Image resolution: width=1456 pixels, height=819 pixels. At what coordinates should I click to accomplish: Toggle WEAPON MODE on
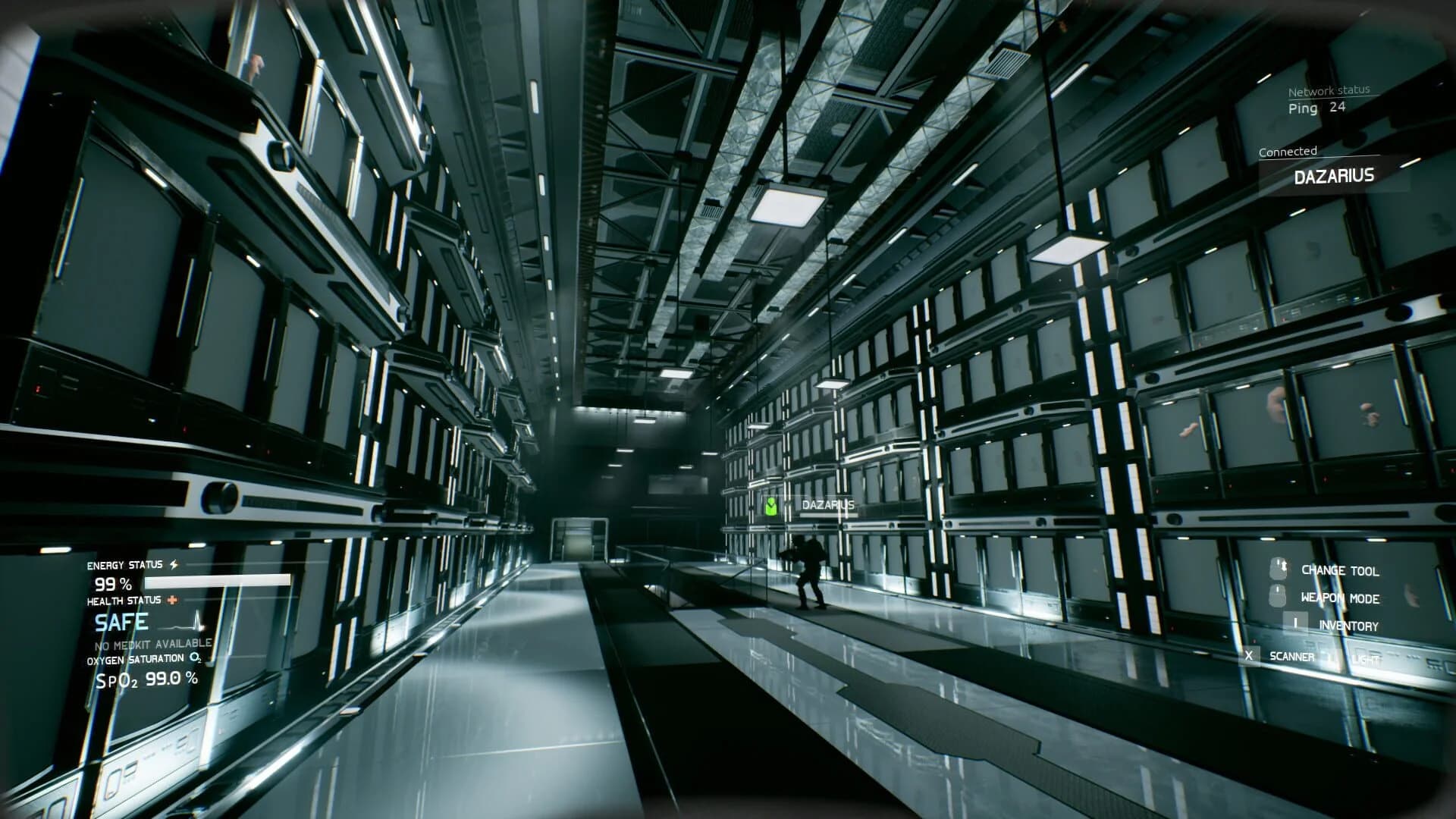(1341, 599)
